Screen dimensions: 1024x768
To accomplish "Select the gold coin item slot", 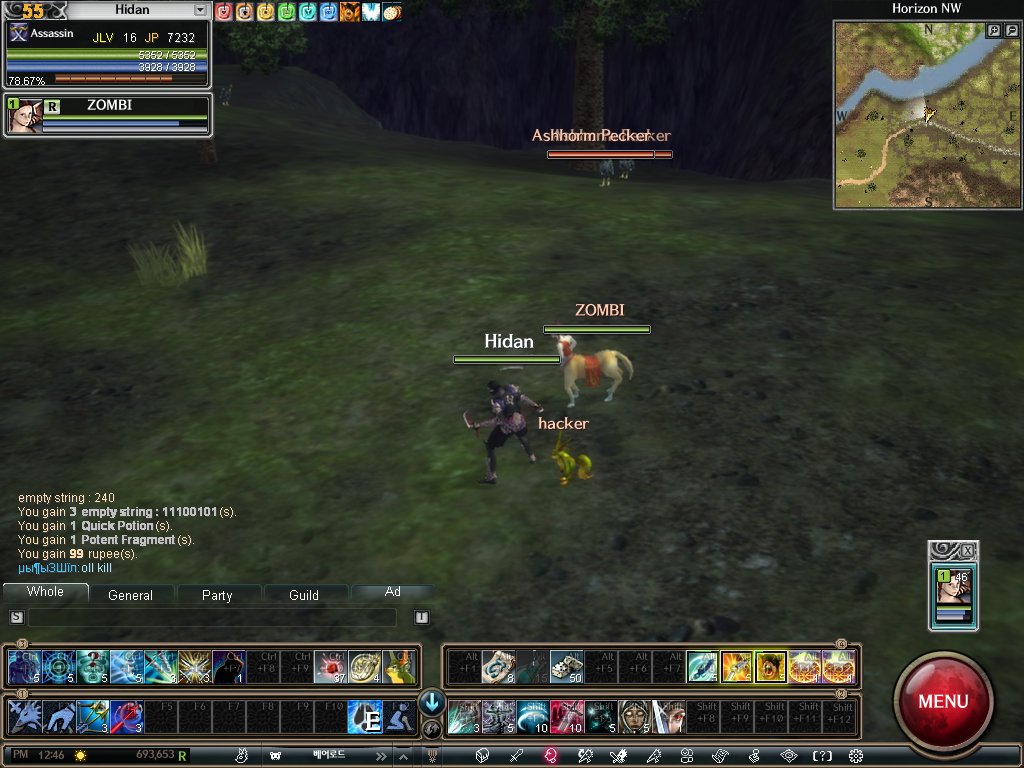I will (x=364, y=667).
